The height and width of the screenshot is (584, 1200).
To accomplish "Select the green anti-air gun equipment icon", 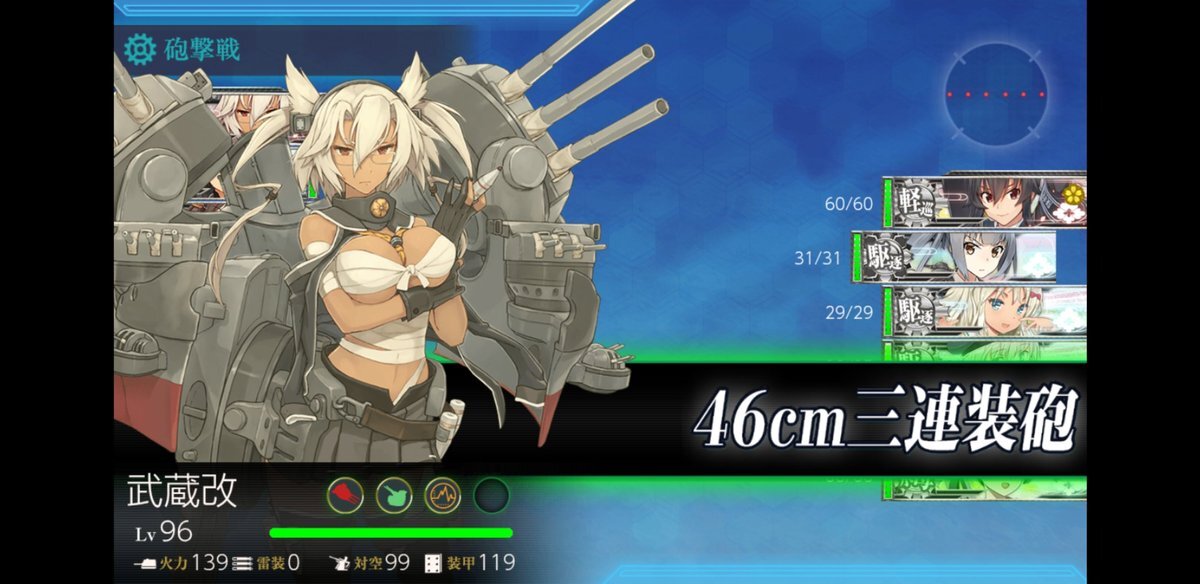I will [393, 494].
